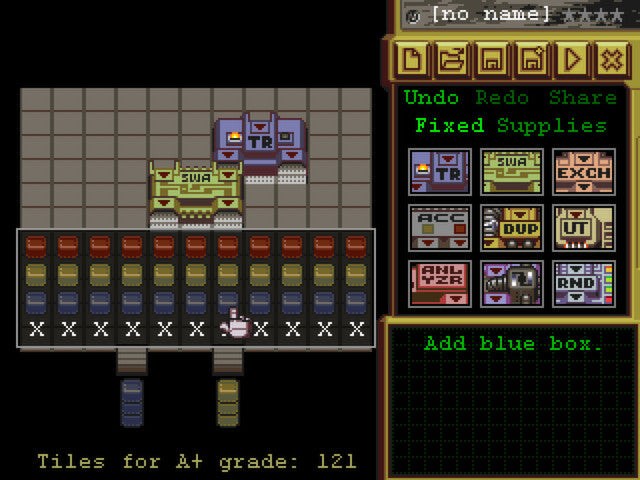Select the UT machine tile
Screen dimensions: 640x480
[584, 228]
